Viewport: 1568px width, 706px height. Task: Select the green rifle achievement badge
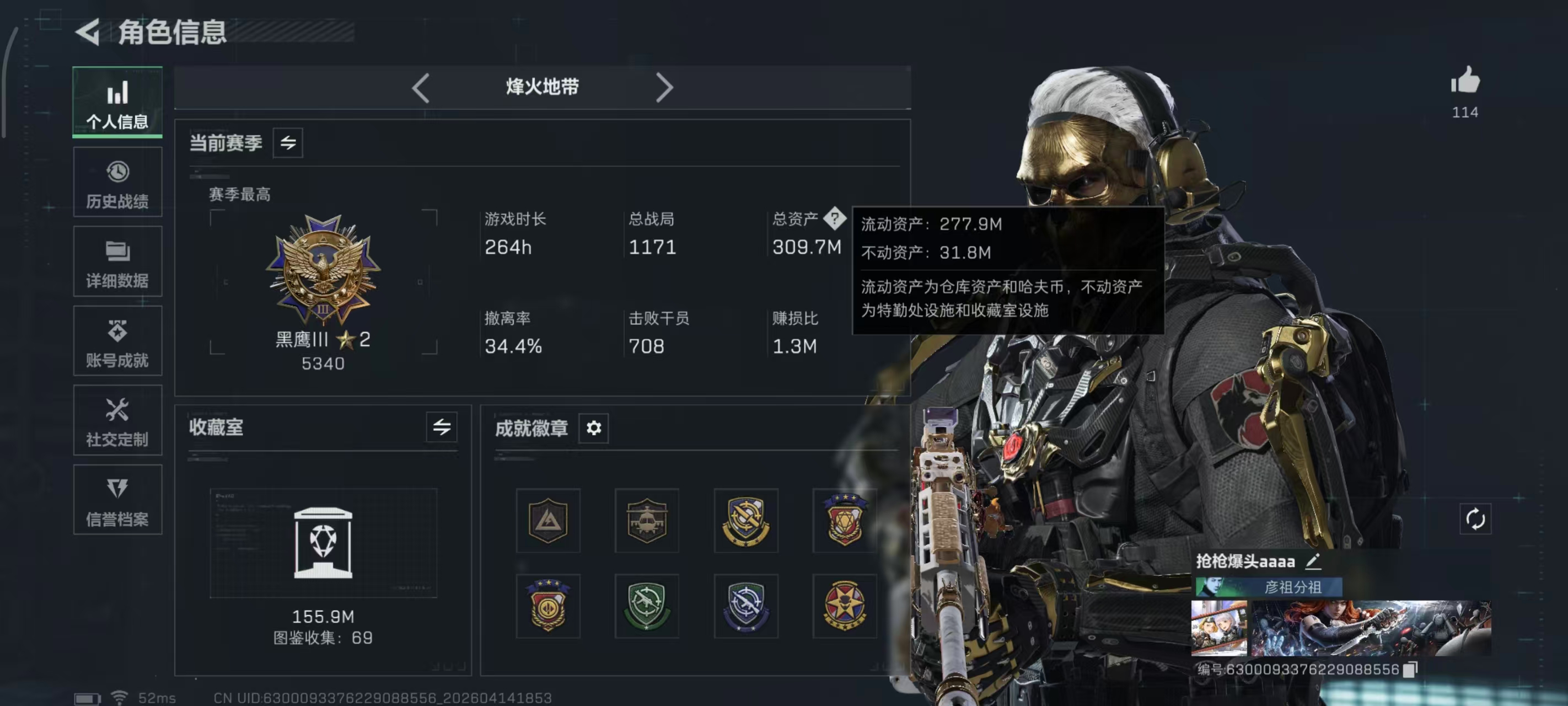[646, 606]
